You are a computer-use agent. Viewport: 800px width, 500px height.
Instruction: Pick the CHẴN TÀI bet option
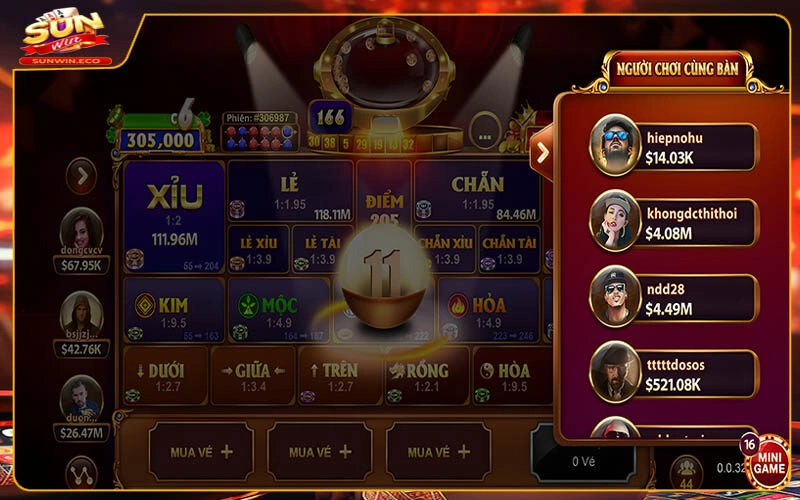(509, 250)
